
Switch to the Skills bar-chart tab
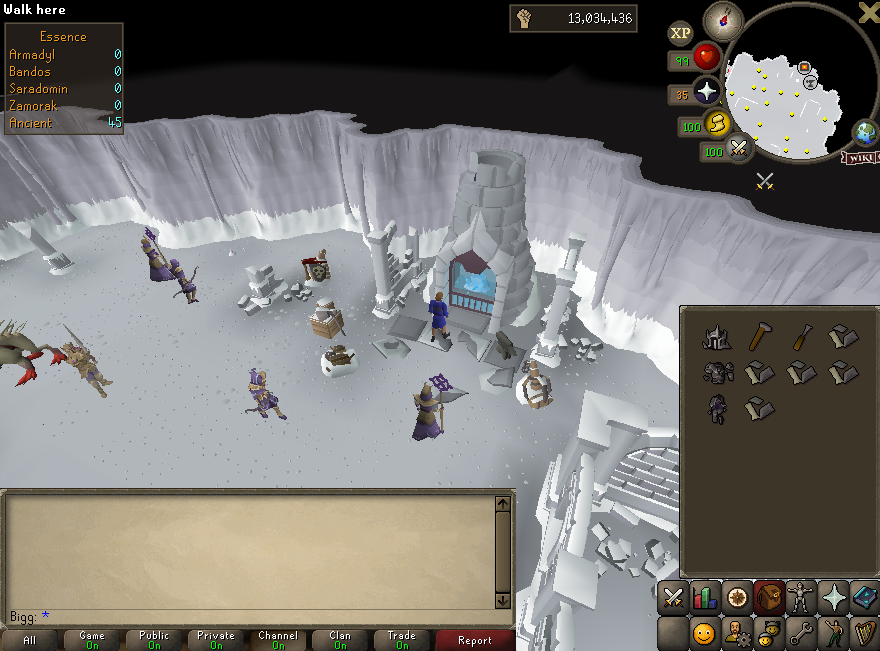(705, 598)
